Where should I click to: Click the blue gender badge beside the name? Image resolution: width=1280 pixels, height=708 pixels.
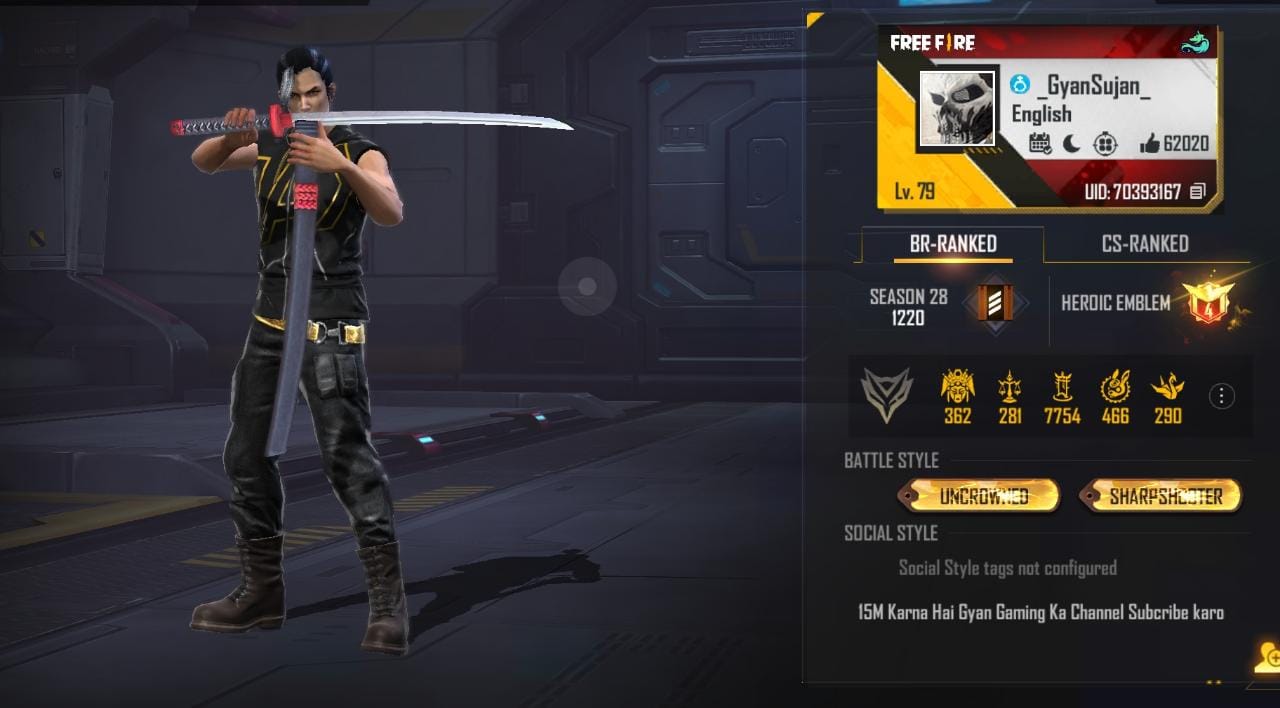[1020, 86]
